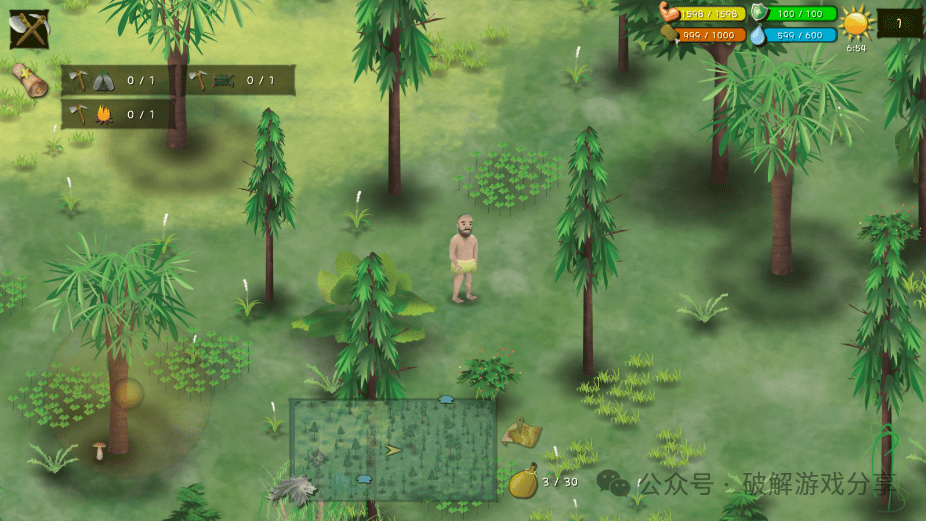Select the build campfire objective
Image resolution: width=926 pixels, height=521 pixels.
coord(116,114)
